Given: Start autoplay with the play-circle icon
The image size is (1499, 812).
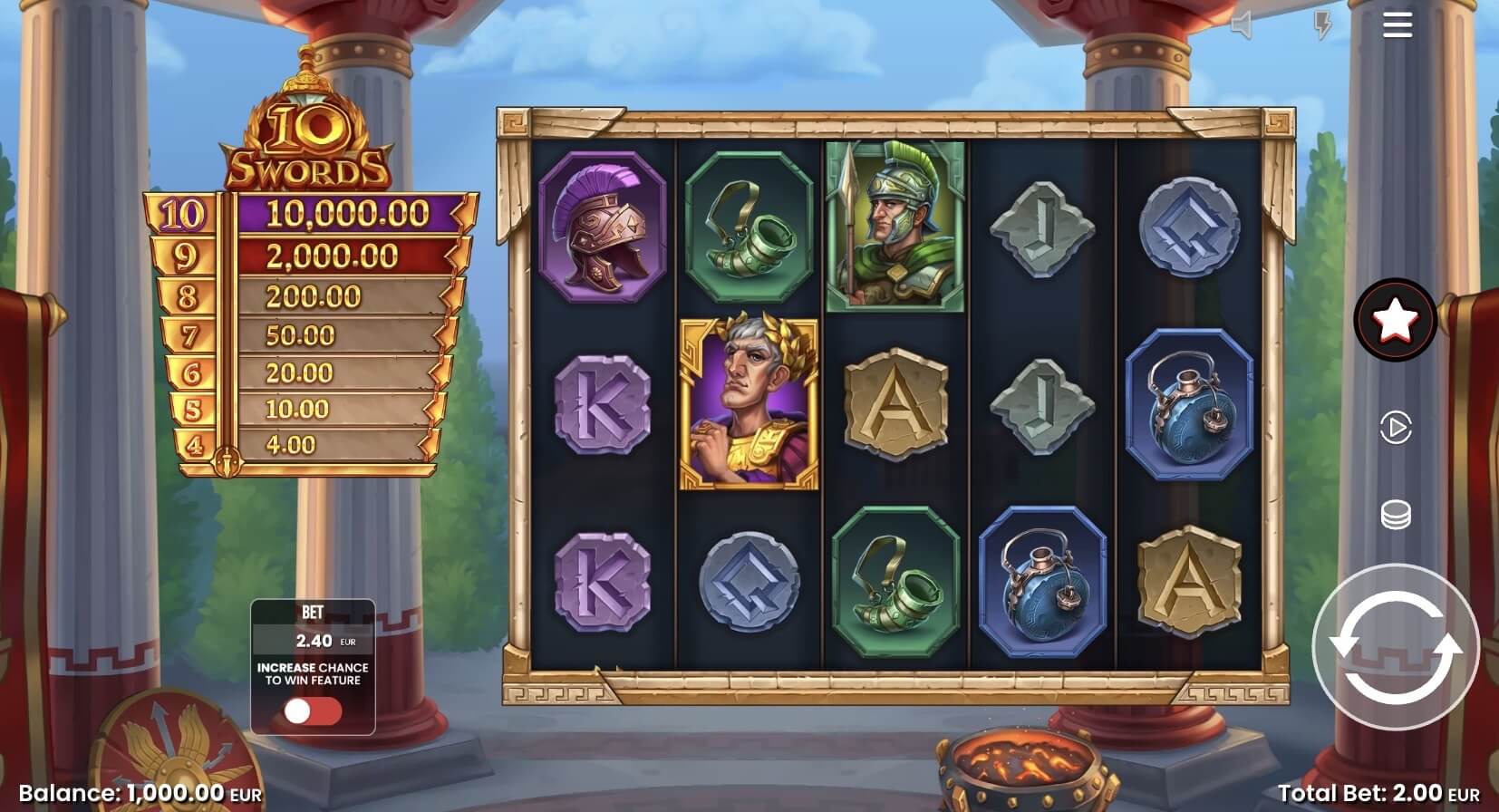Looking at the screenshot, I should pyautogui.click(x=1395, y=427).
